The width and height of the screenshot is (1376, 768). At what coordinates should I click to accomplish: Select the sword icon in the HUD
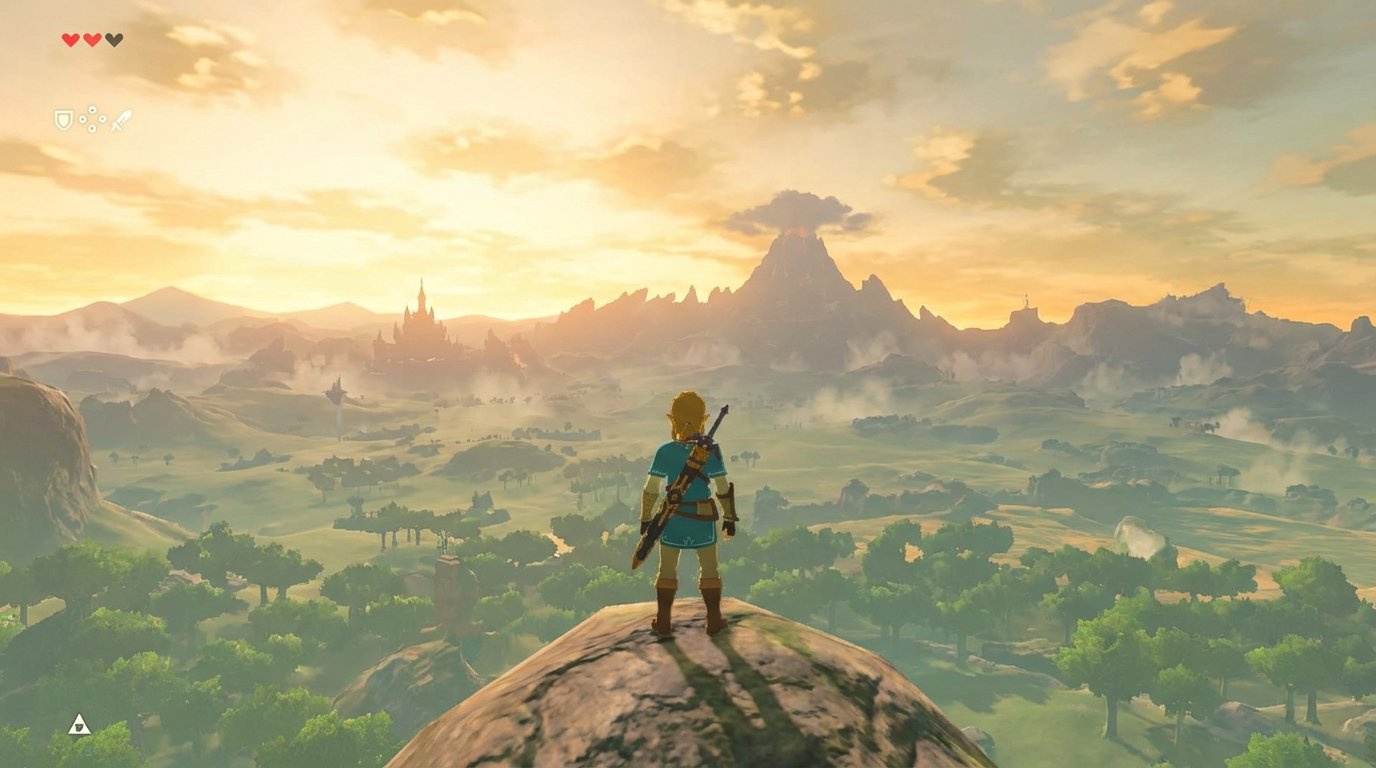point(121,119)
